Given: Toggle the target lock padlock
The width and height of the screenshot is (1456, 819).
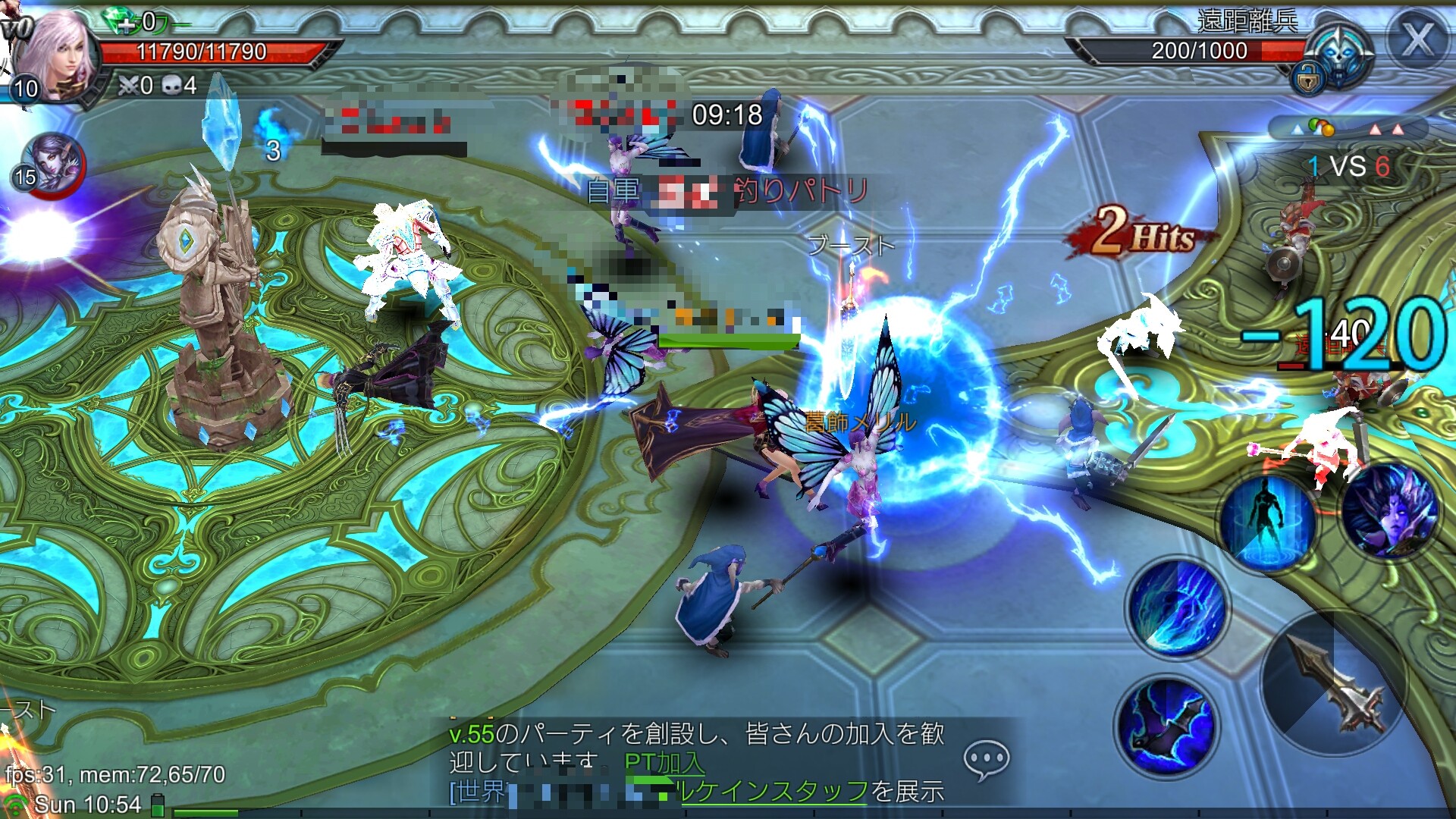Looking at the screenshot, I should (1307, 78).
